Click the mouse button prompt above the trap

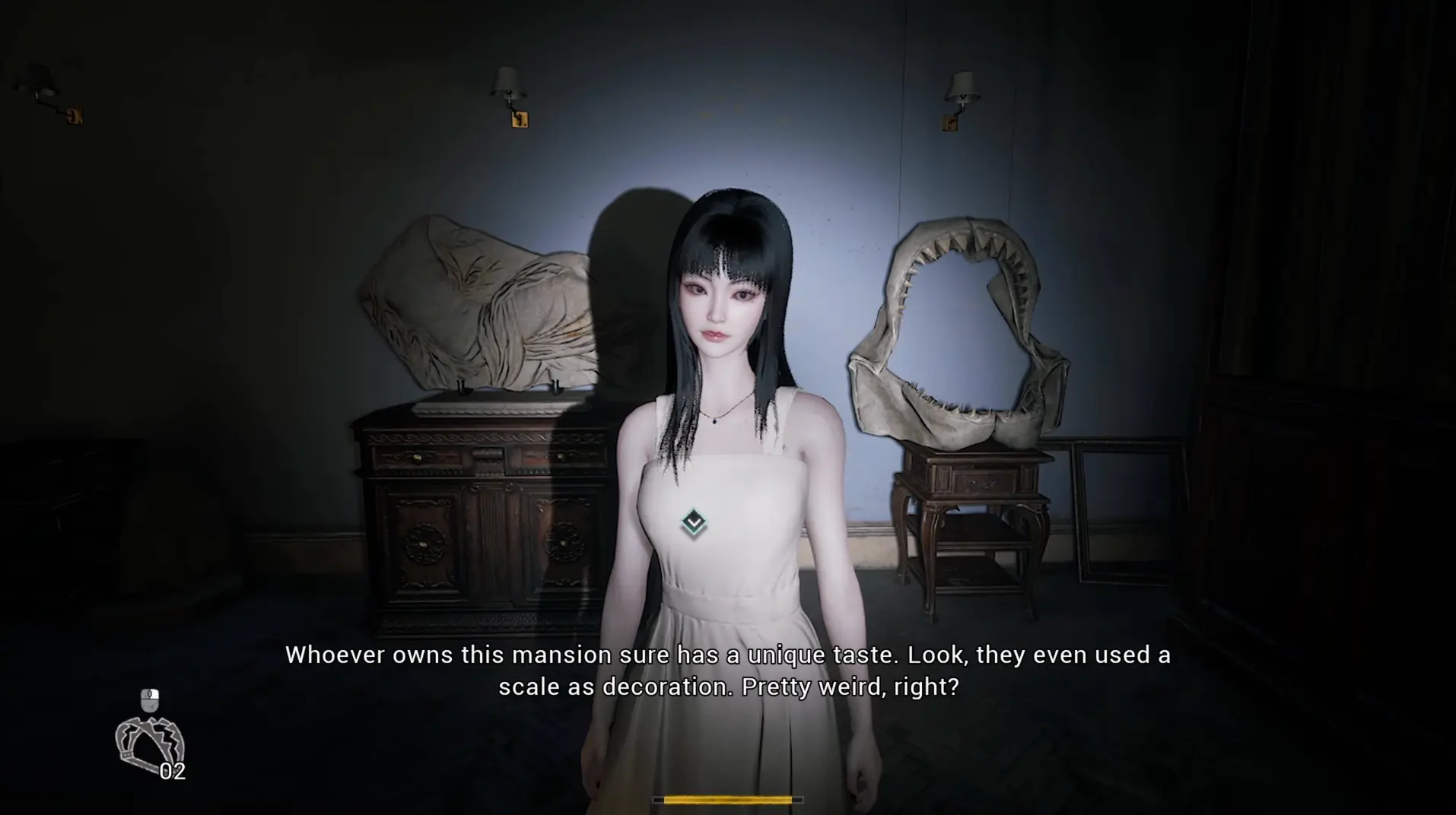point(149,700)
